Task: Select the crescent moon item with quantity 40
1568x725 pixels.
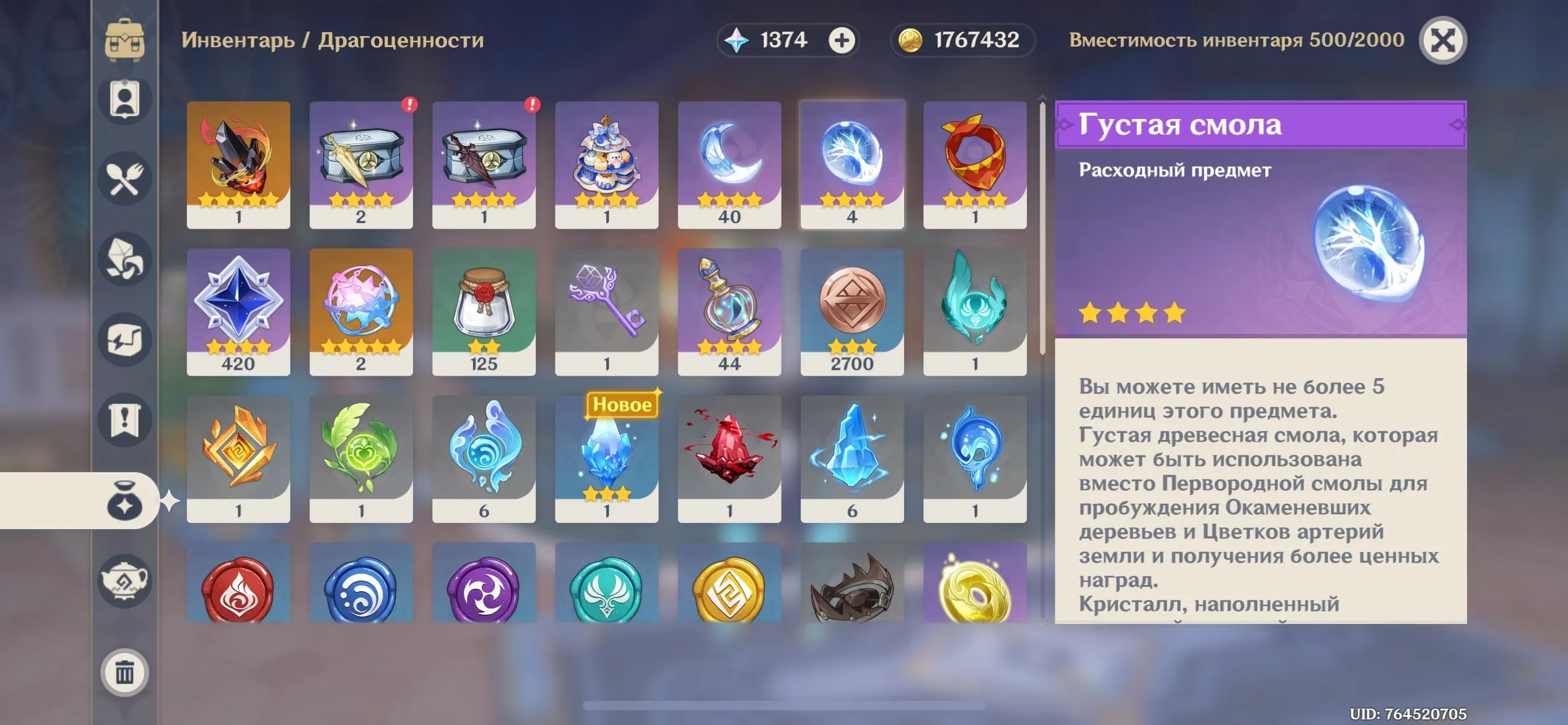Action: pyautogui.click(x=730, y=163)
